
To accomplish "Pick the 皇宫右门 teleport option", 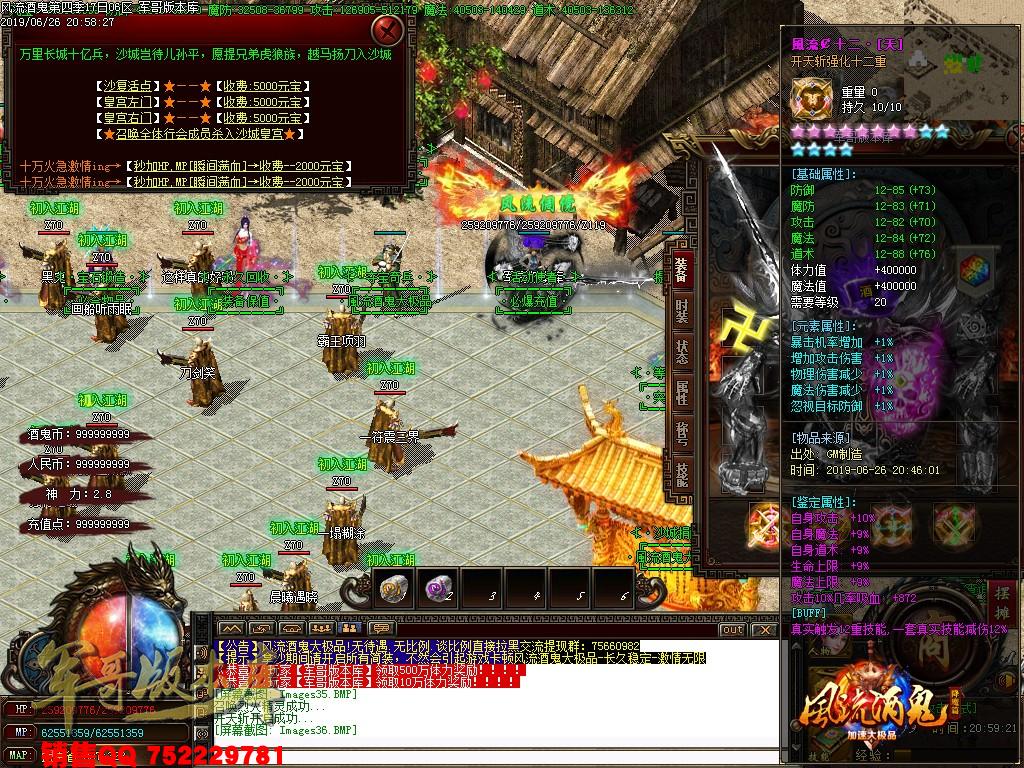I will point(127,118).
